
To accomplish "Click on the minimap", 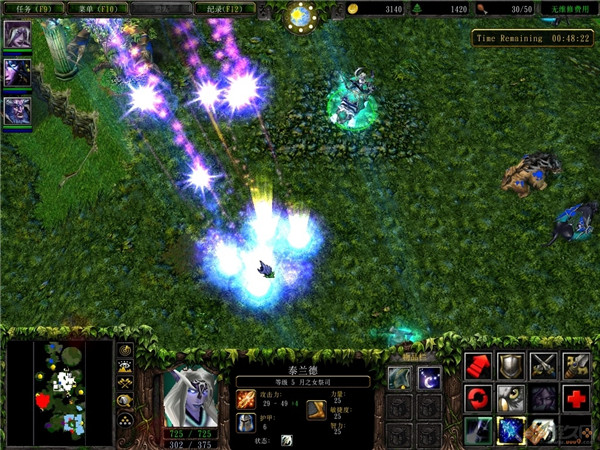I will 59,391.
